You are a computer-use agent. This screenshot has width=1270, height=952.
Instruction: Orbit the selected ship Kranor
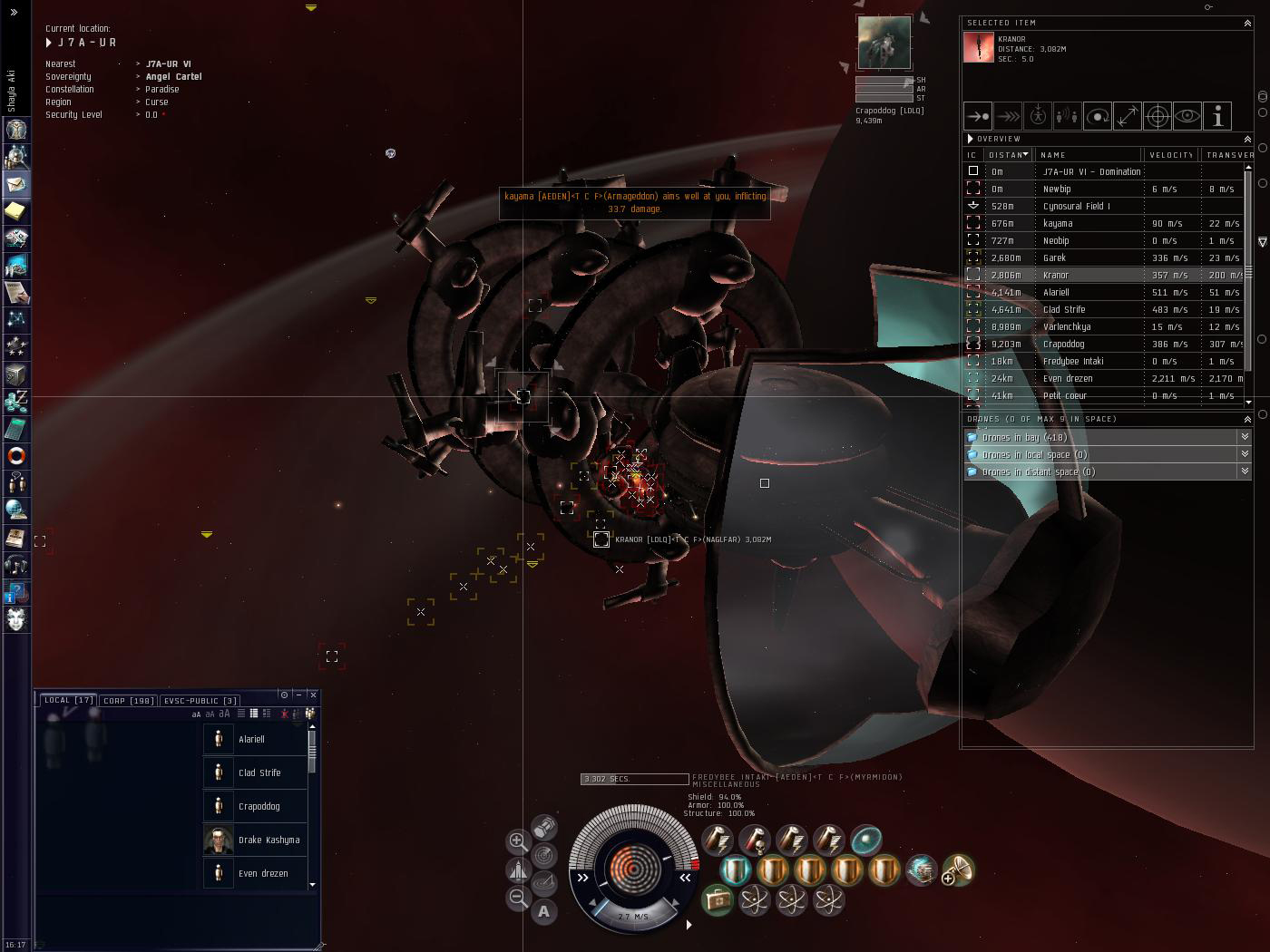[x=1098, y=116]
